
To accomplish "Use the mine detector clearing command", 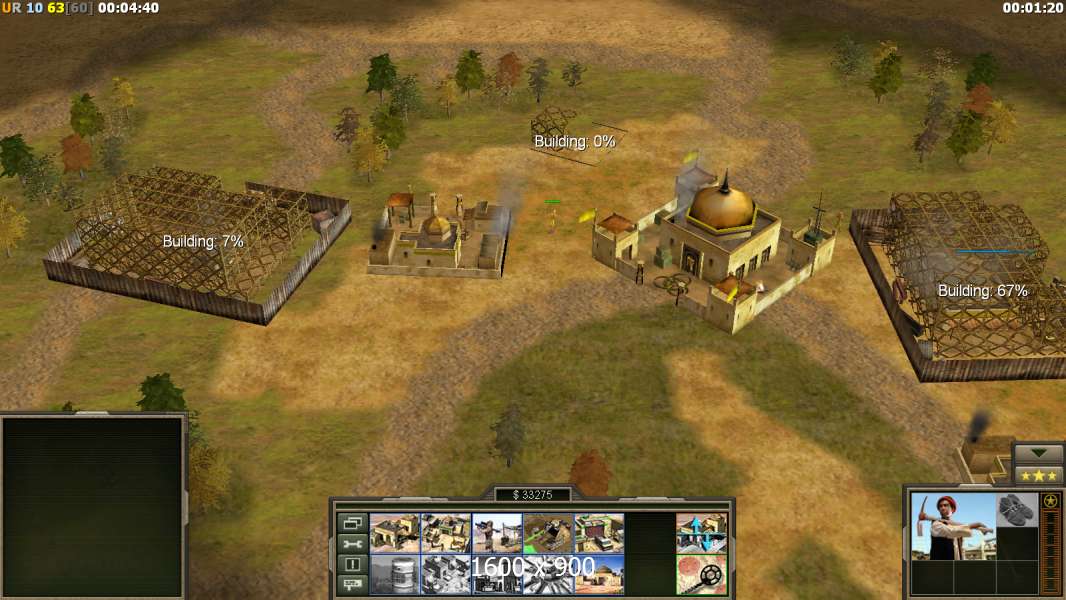I will pyautogui.click(x=701, y=574).
